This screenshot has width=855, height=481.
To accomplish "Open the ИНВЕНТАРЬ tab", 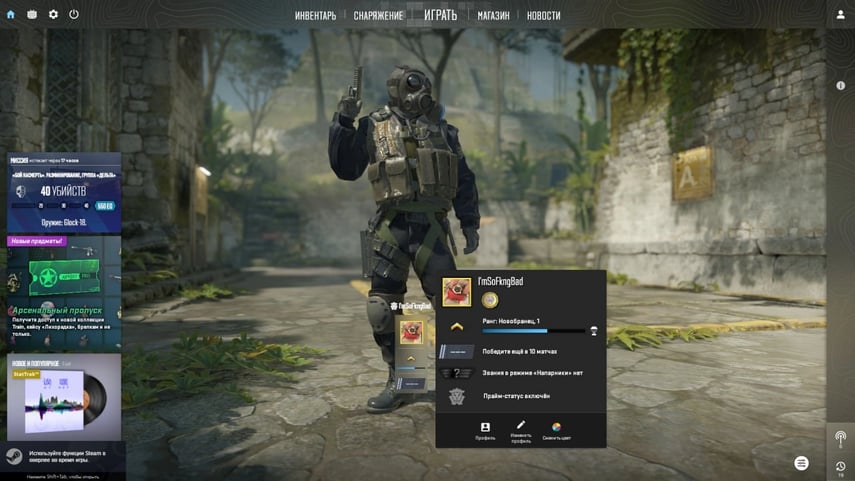I will click(315, 16).
